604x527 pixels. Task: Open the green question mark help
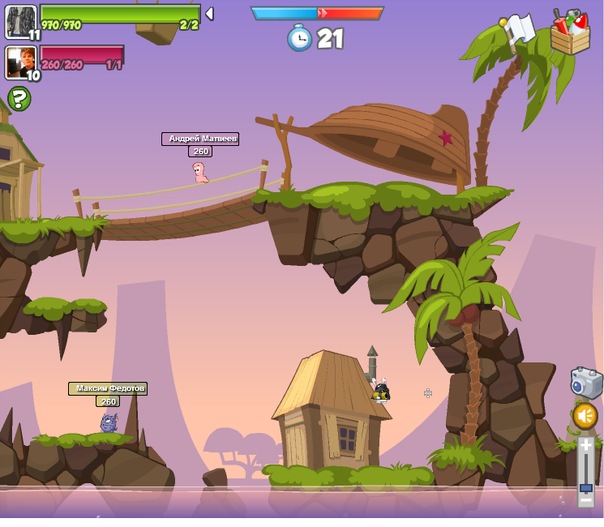click(x=19, y=98)
